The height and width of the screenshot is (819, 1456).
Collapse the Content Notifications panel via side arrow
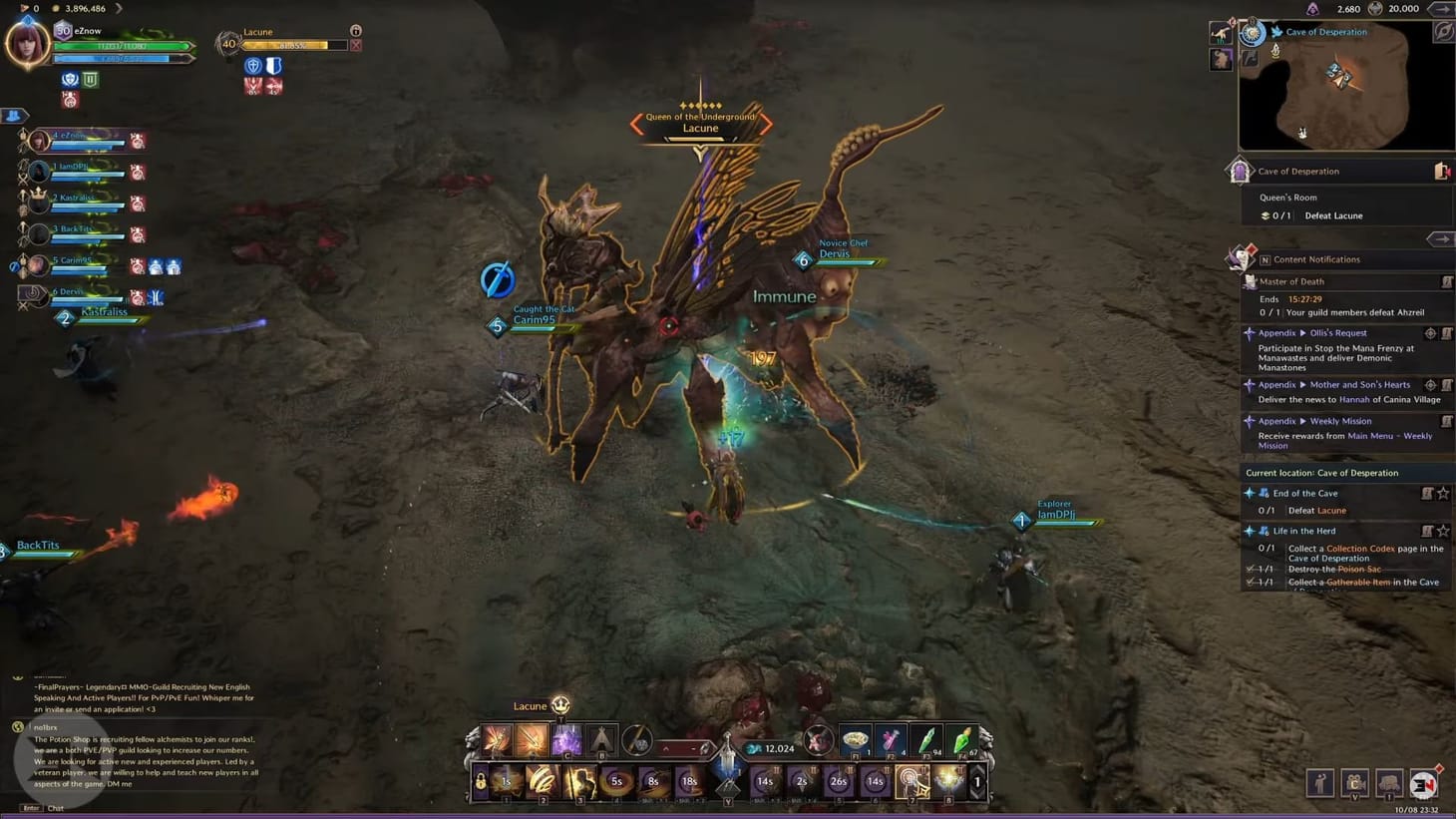pos(1440,239)
